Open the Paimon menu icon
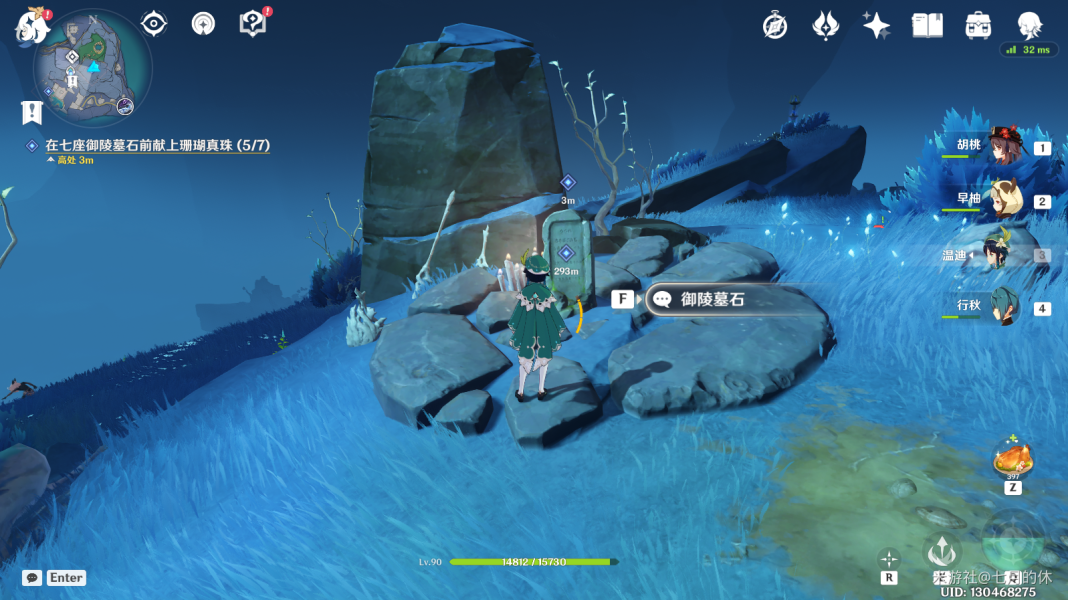The height and width of the screenshot is (600, 1068). (x=32, y=27)
